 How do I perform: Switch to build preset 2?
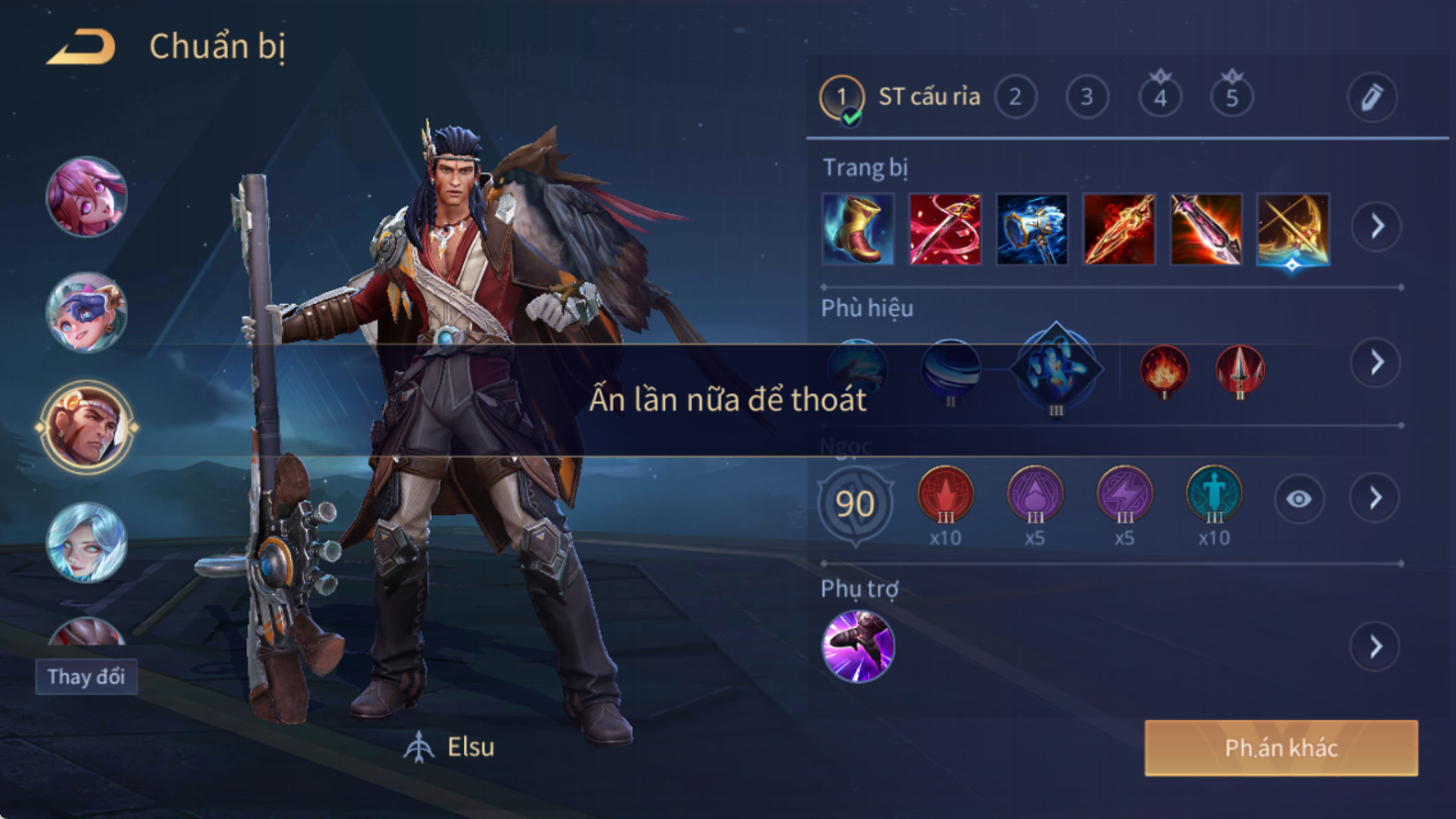pyautogui.click(x=1015, y=97)
